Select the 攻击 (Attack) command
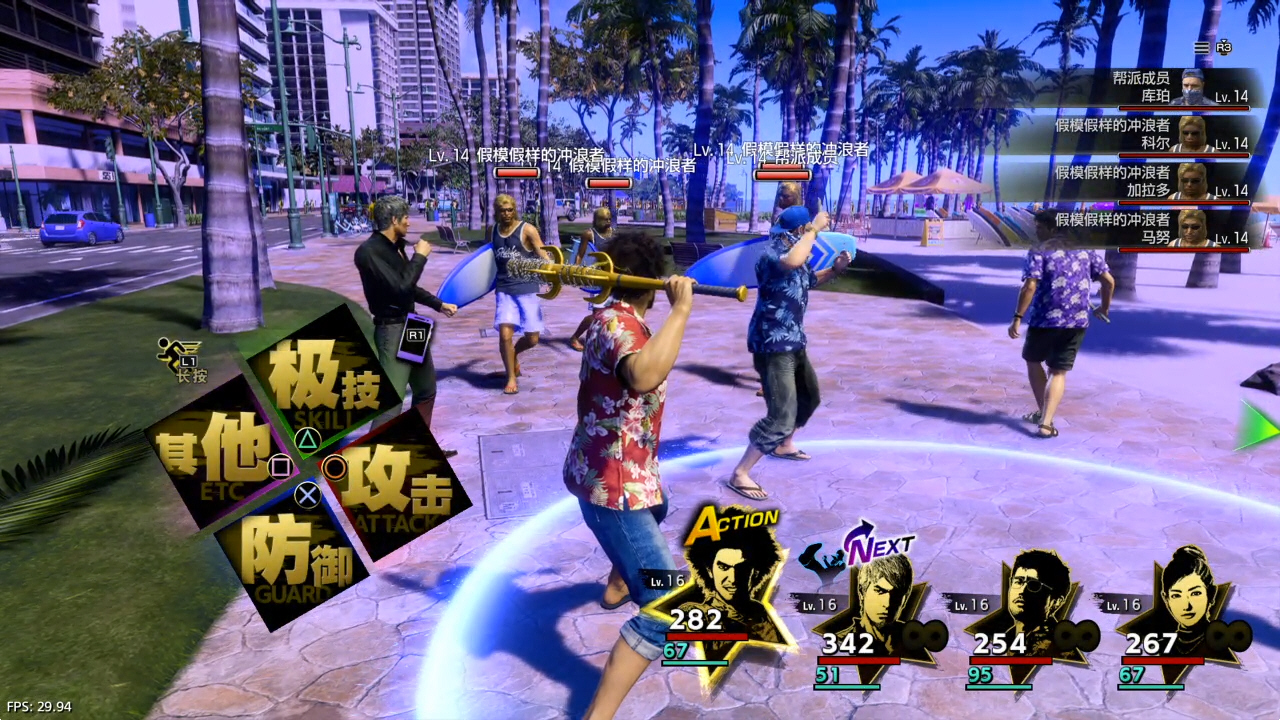The height and width of the screenshot is (720, 1280). [395, 483]
